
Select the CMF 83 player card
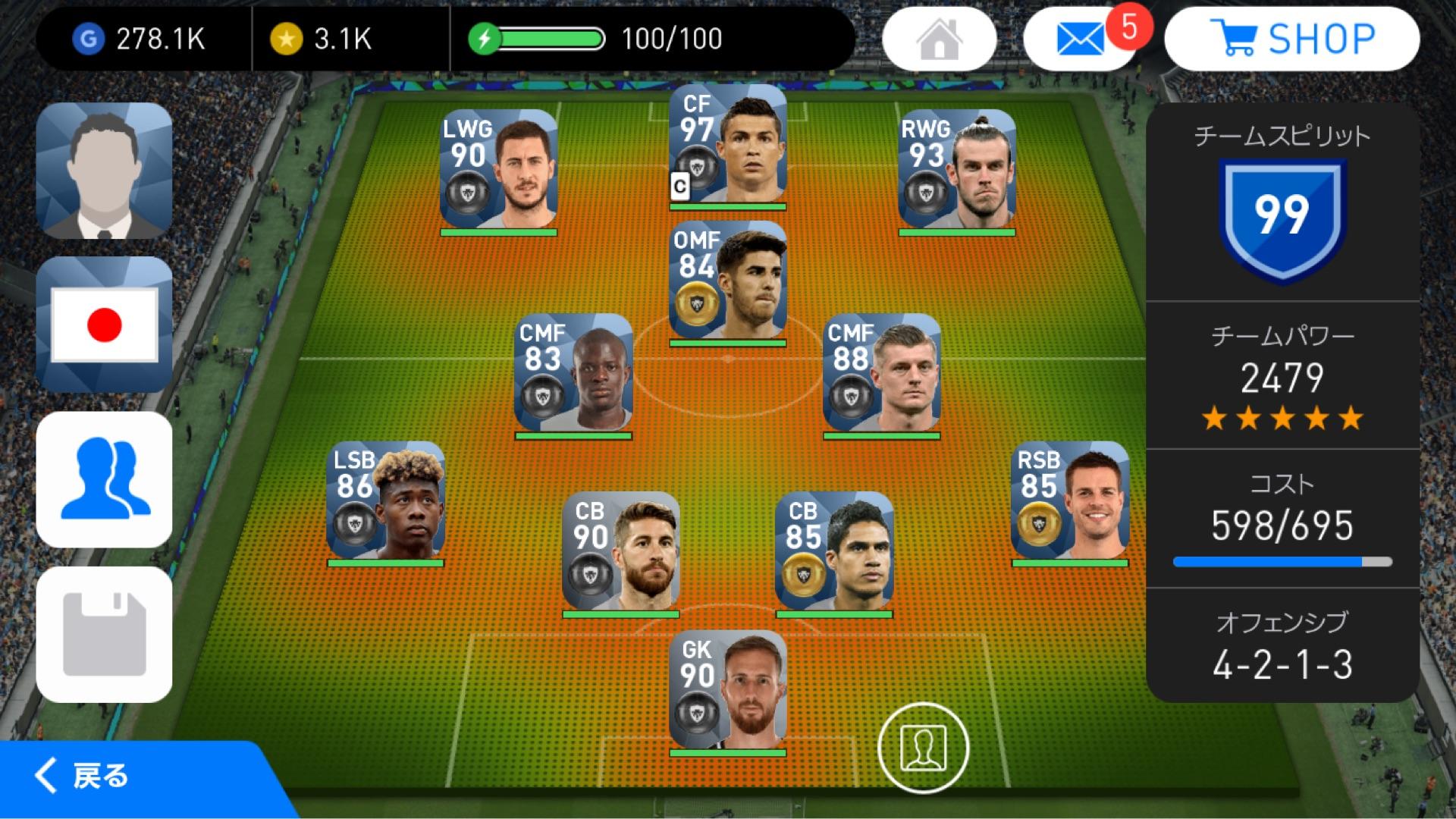pyautogui.click(x=573, y=375)
